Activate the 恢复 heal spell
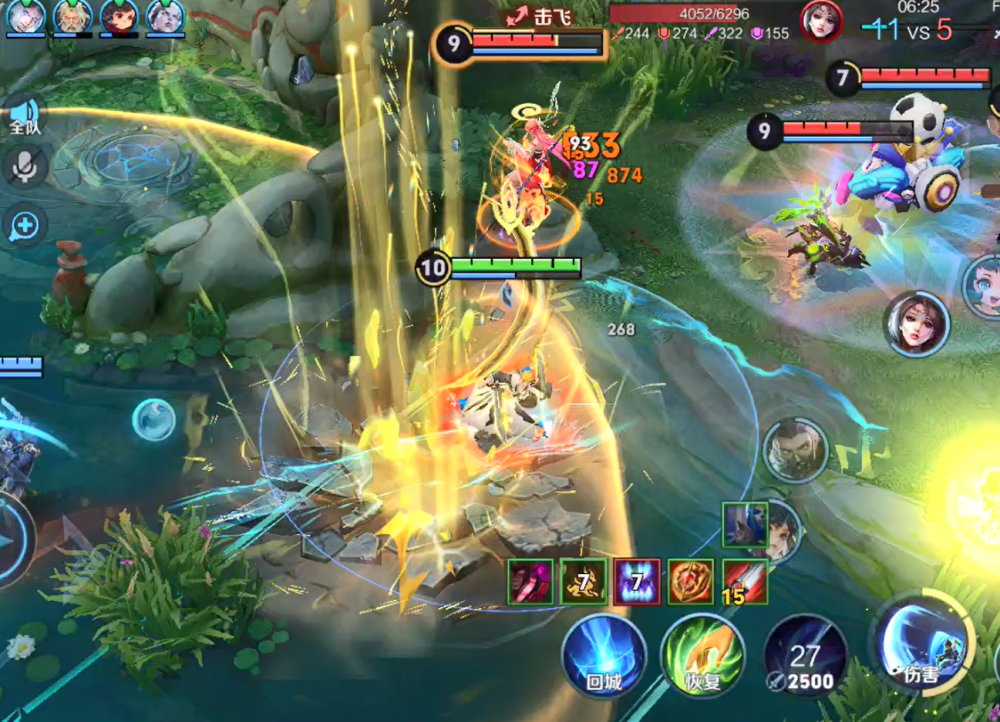This screenshot has width=1000, height=722. 702,655
